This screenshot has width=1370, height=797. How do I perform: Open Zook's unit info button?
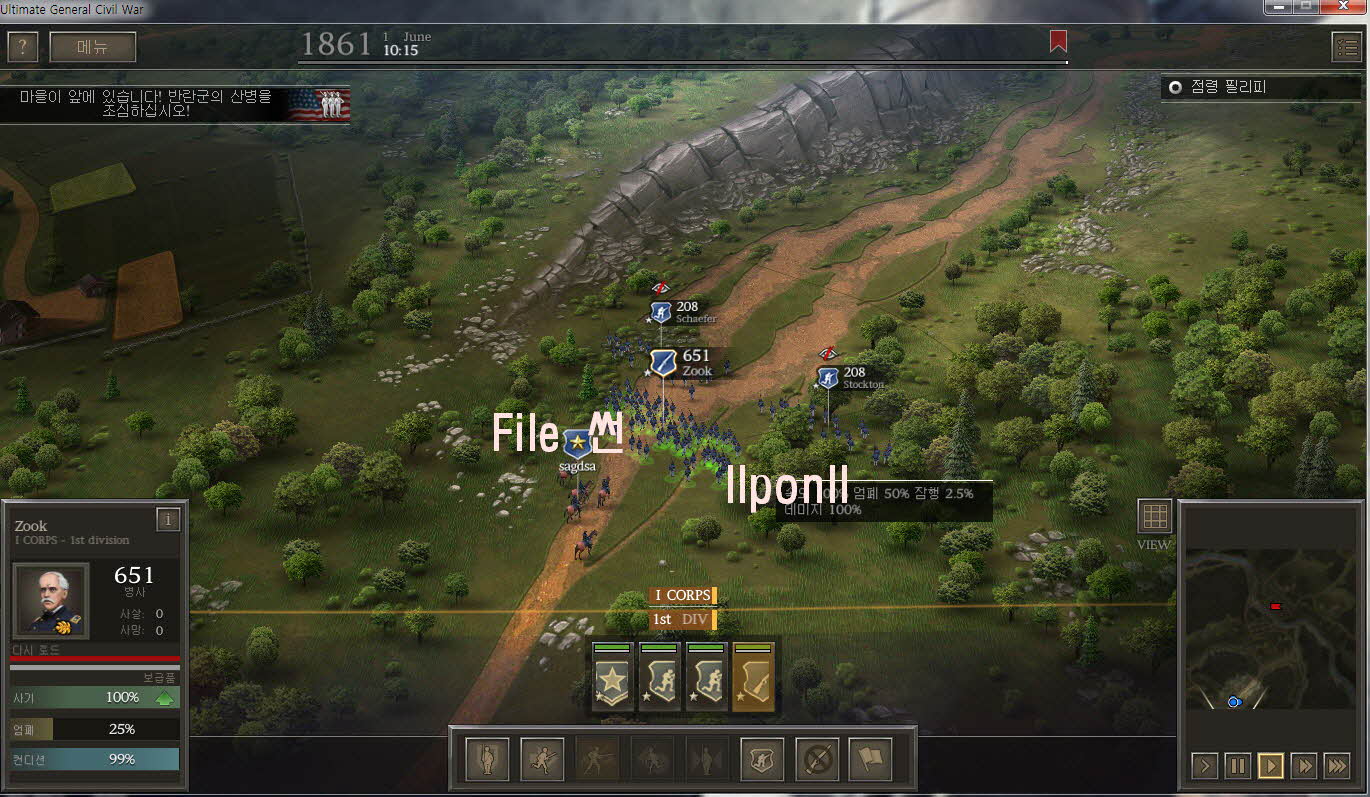pos(168,520)
